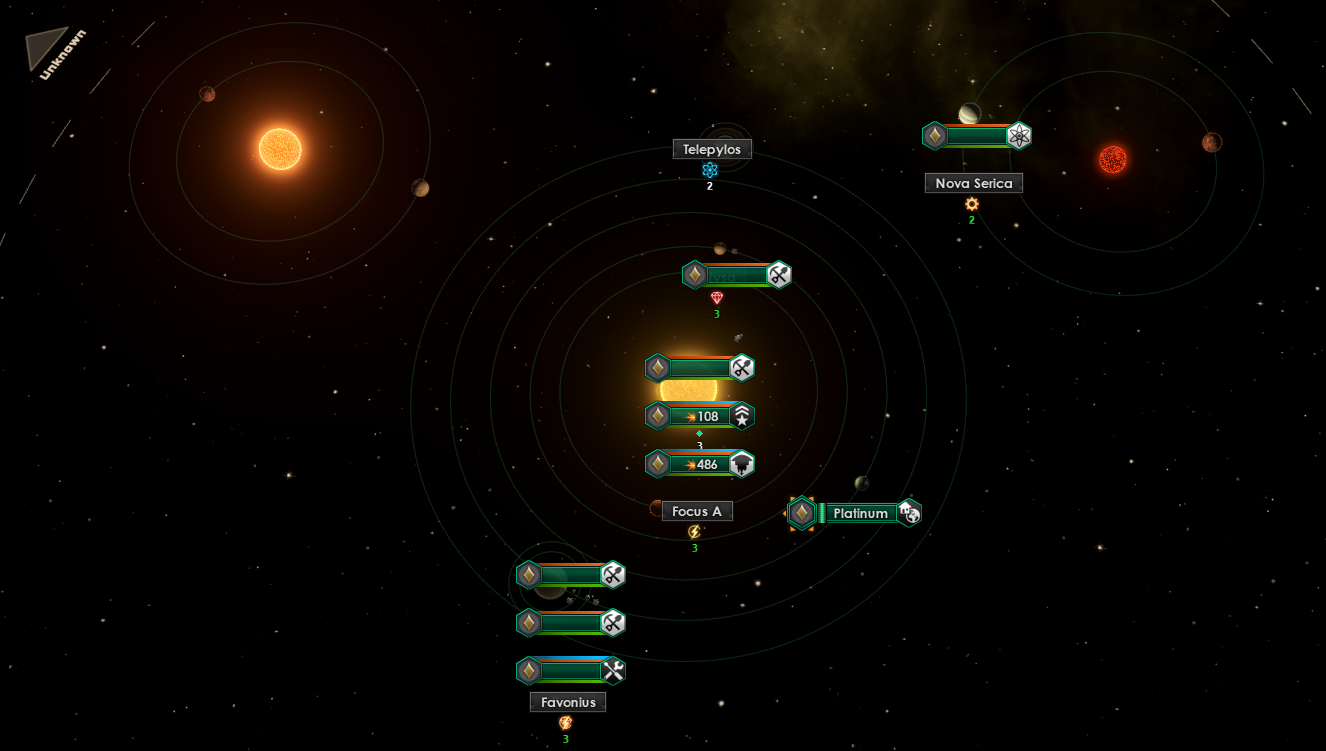Choose the starbase with 486 power
This screenshot has height=751, width=1326.
tap(700, 464)
